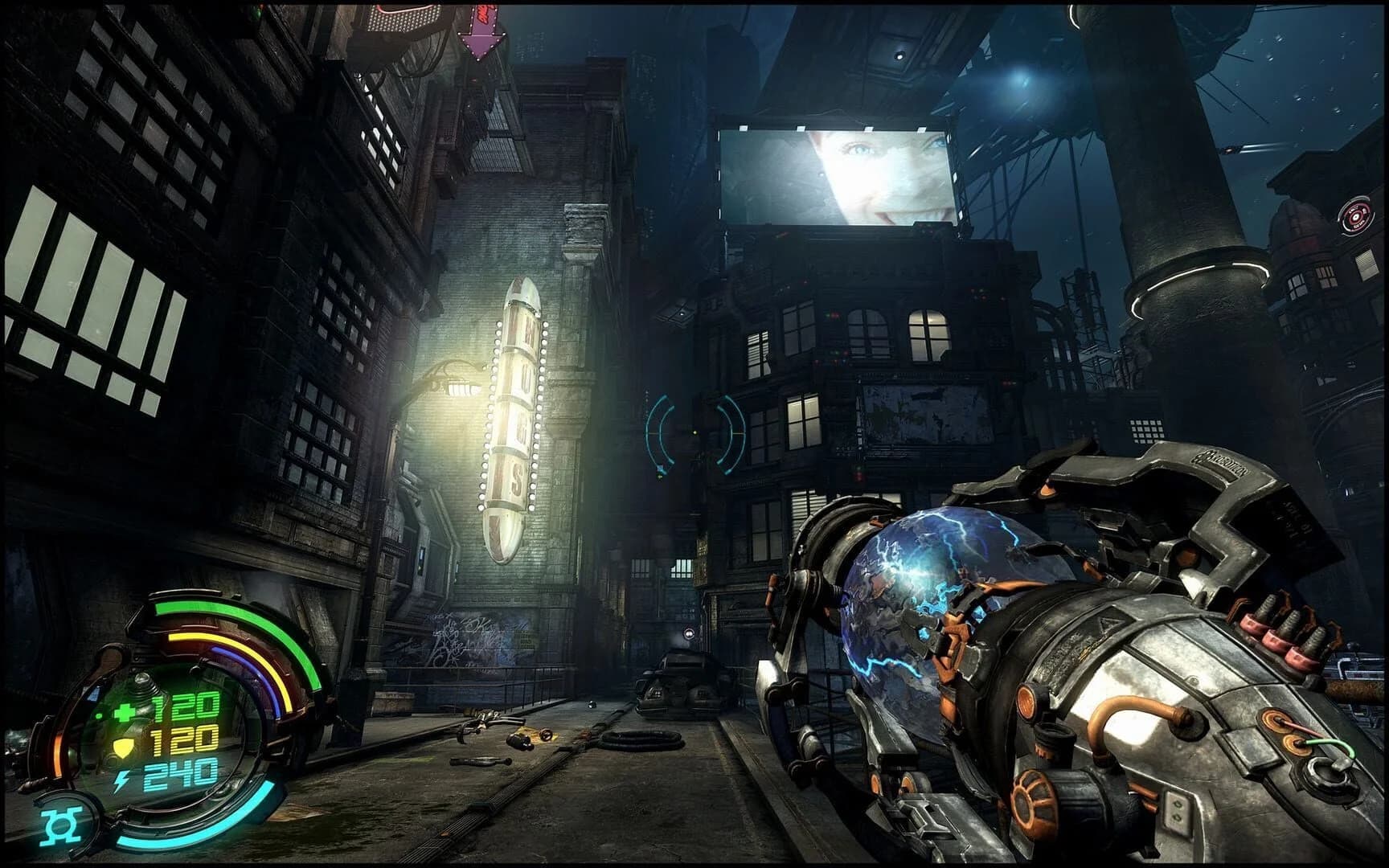Select the yellow shield icon in the HUD
This screenshot has height=868, width=1389.
[123, 748]
